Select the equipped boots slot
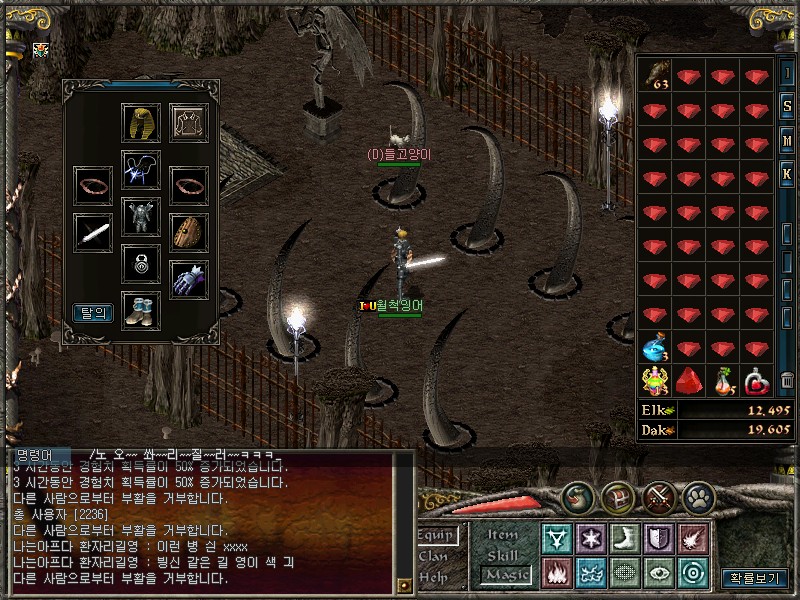800x600 pixels. coord(141,310)
